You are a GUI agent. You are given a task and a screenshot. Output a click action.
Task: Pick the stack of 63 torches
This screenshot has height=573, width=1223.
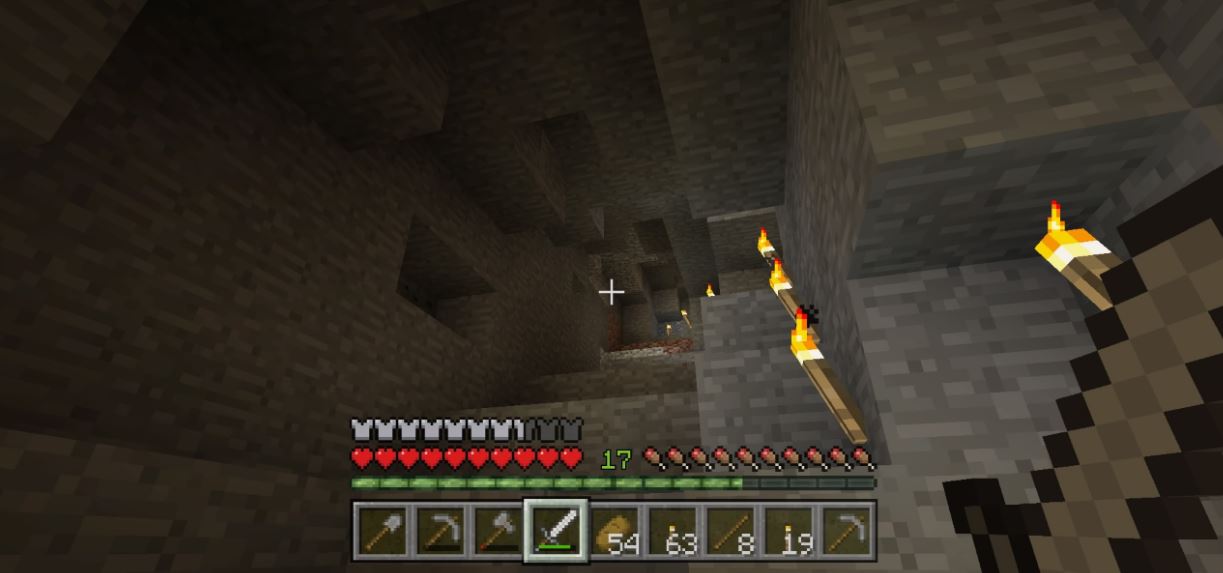click(x=672, y=530)
